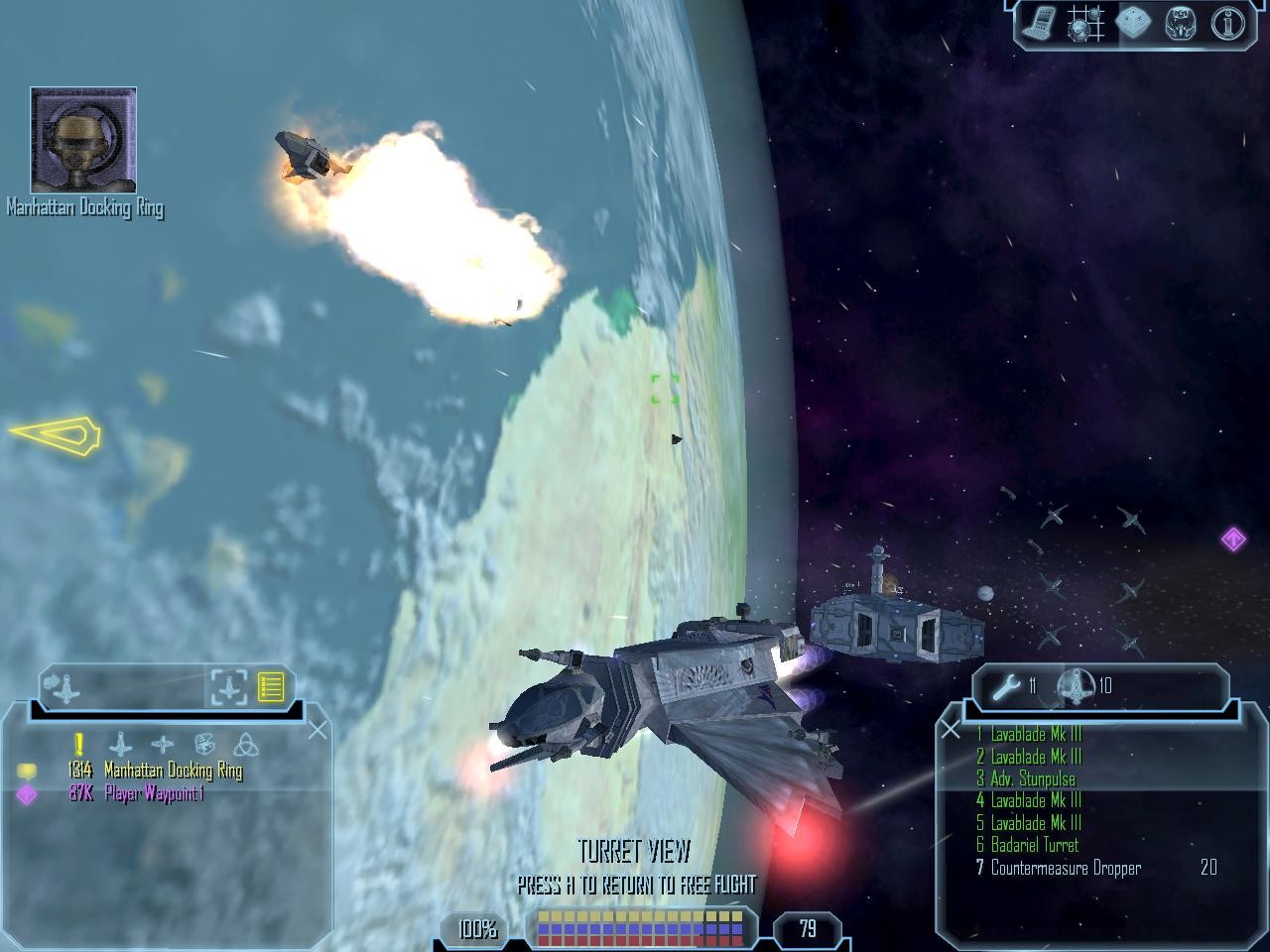1270x952 pixels.
Task: Open the circled 'i' information icon
Action: pyautogui.click(x=1226, y=24)
